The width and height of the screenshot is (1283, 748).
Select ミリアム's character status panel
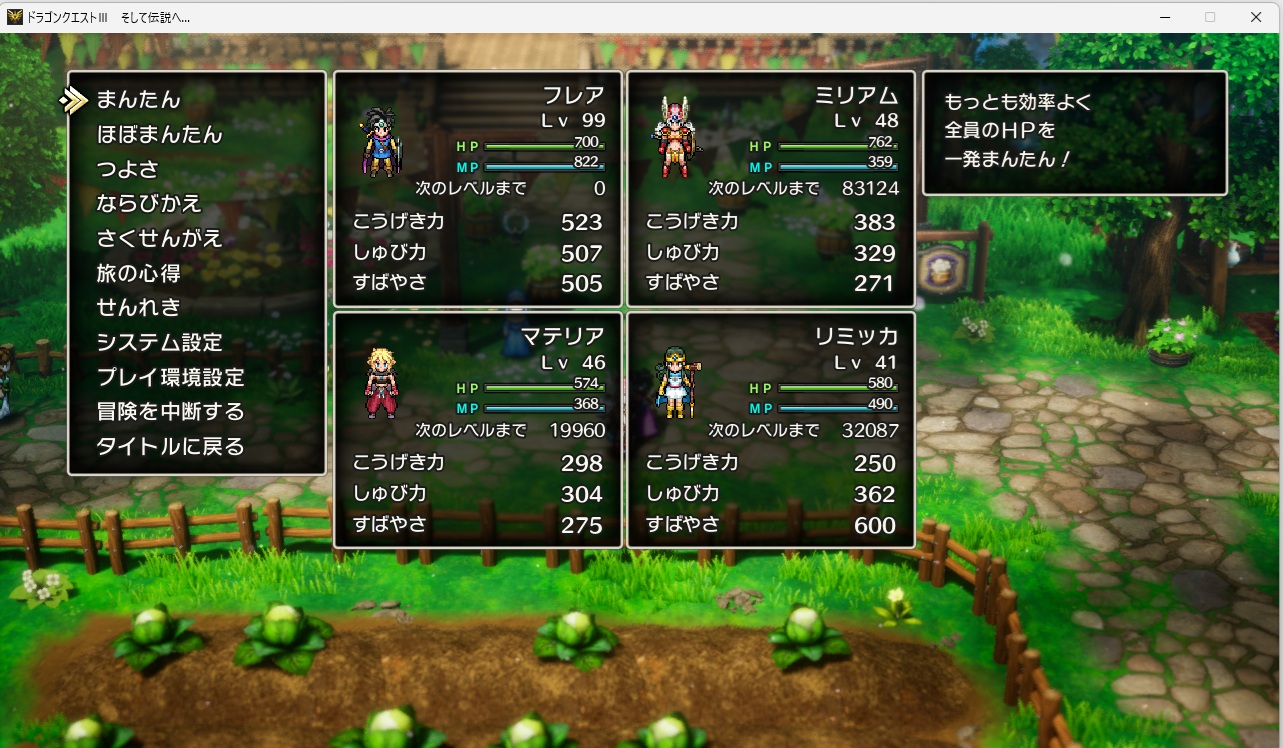pyautogui.click(x=771, y=189)
